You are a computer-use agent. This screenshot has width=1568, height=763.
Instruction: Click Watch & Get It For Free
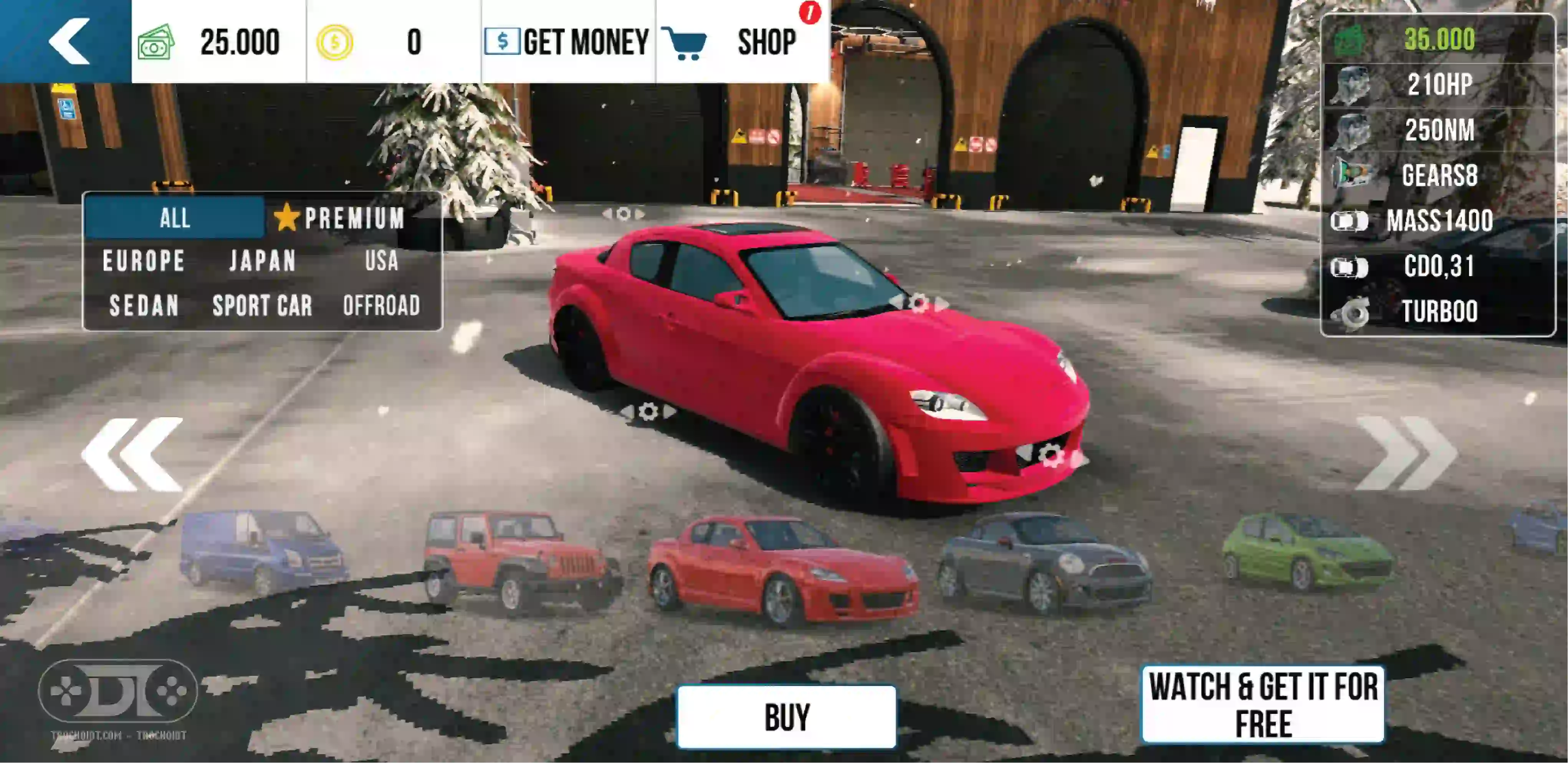(x=1262, y=705)
